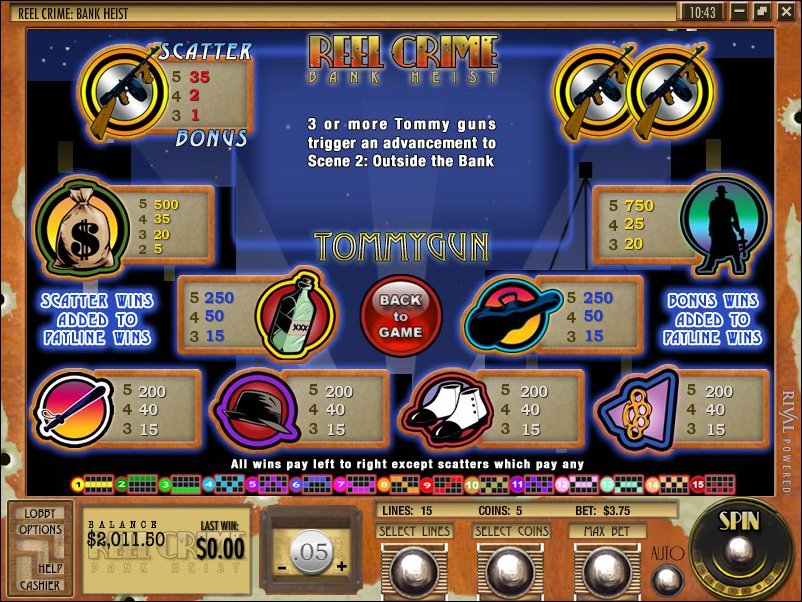Return with the Back to Game button
802x602 pixels.
pyautogui.click(x=401, y=316)
